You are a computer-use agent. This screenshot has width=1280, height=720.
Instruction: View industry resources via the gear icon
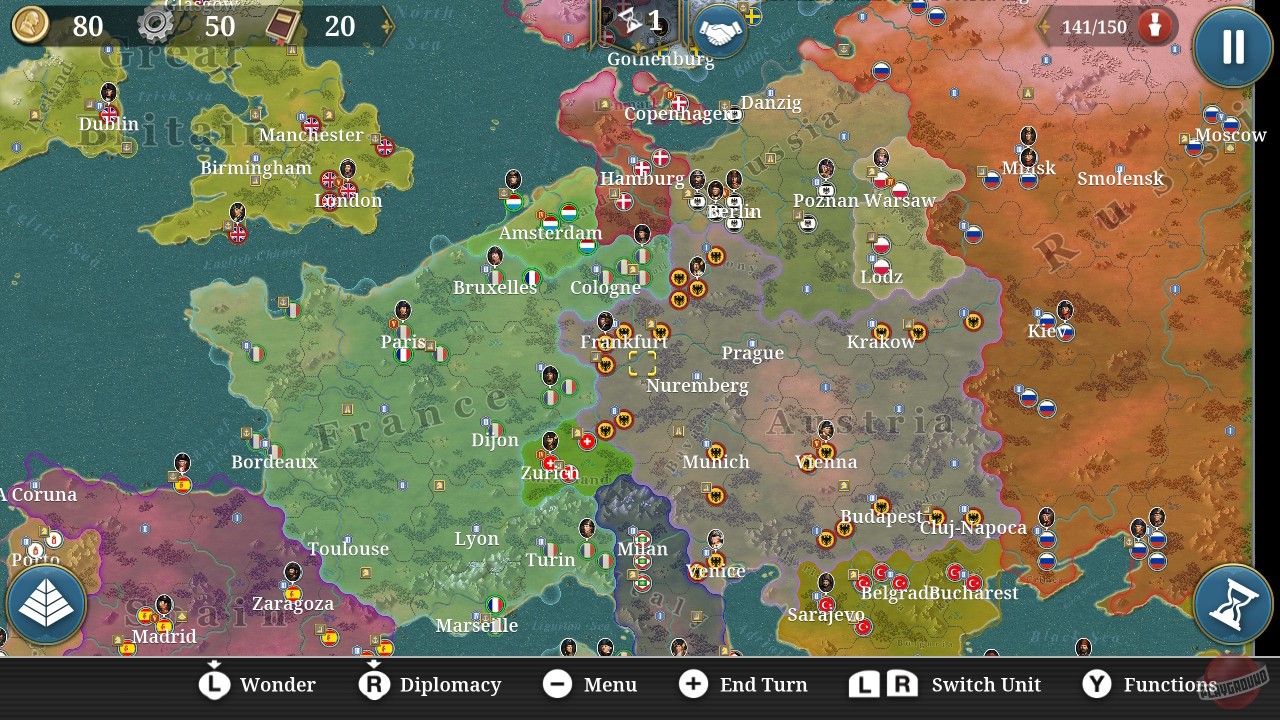point(155,26)
